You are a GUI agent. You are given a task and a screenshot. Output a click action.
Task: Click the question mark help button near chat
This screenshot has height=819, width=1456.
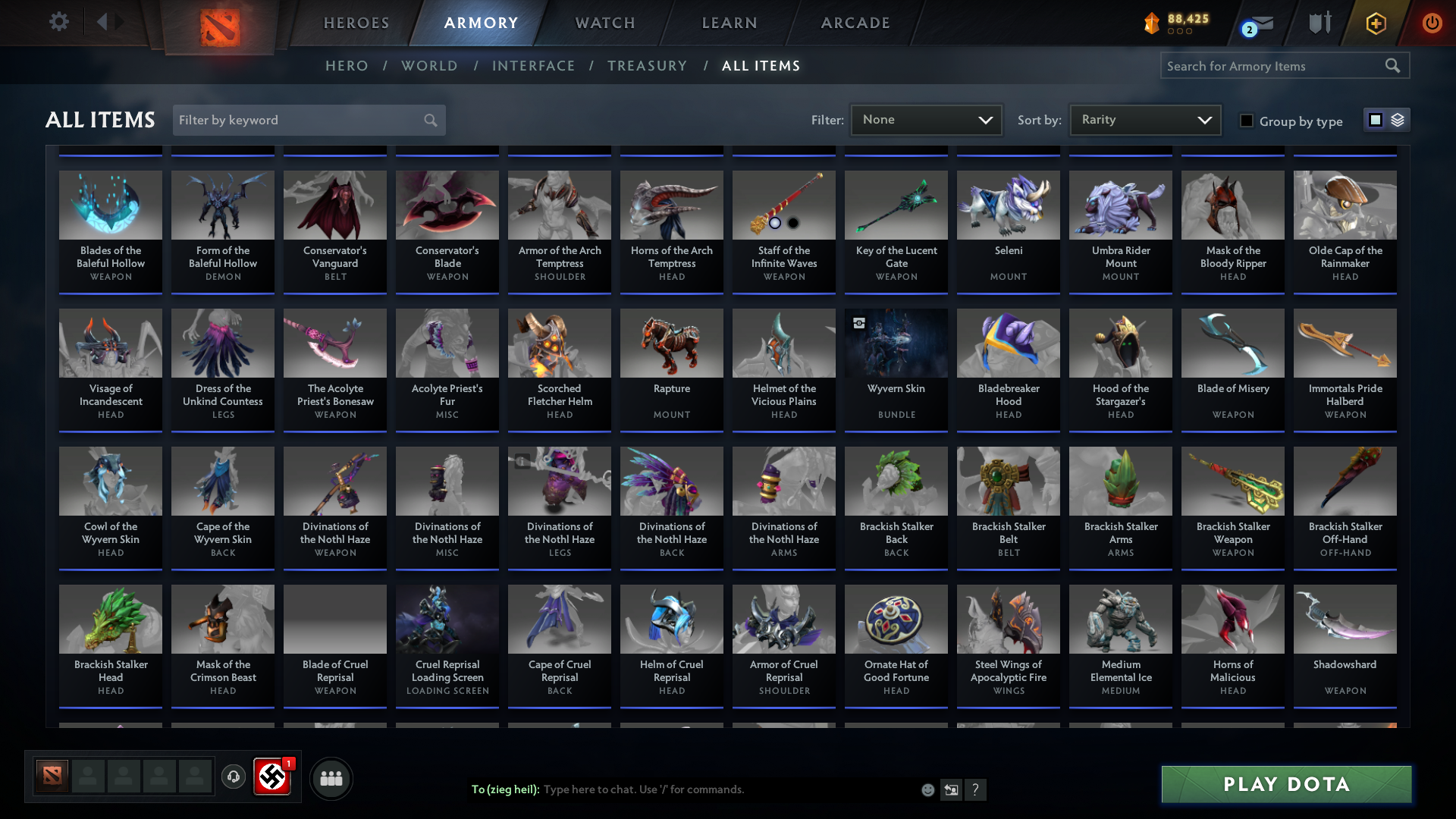[x=976, y=789]
